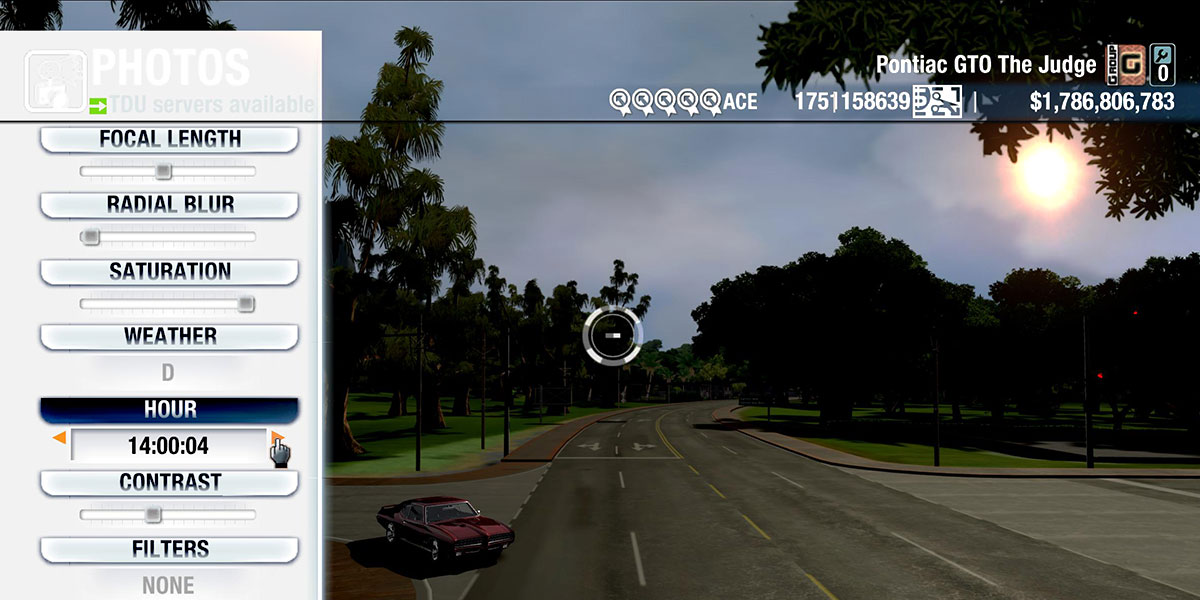
Task: Adjust the focal length slider handle
Action: click(x=163, y=172)
